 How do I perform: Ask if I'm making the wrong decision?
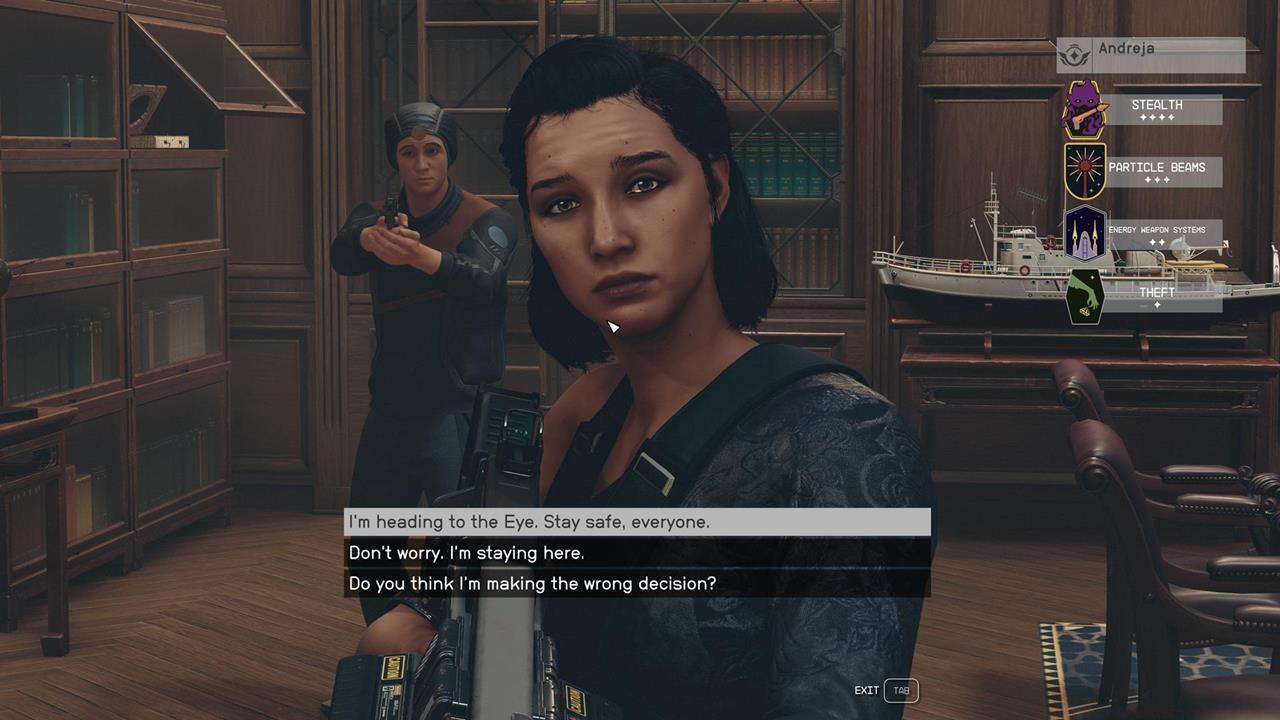637,583
